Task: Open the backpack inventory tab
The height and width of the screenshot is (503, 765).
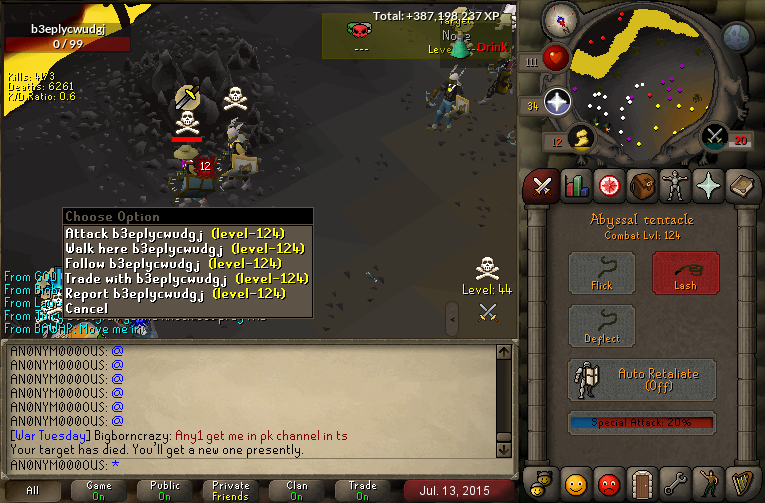Action: pyautogui.click(x=641, y=186)
